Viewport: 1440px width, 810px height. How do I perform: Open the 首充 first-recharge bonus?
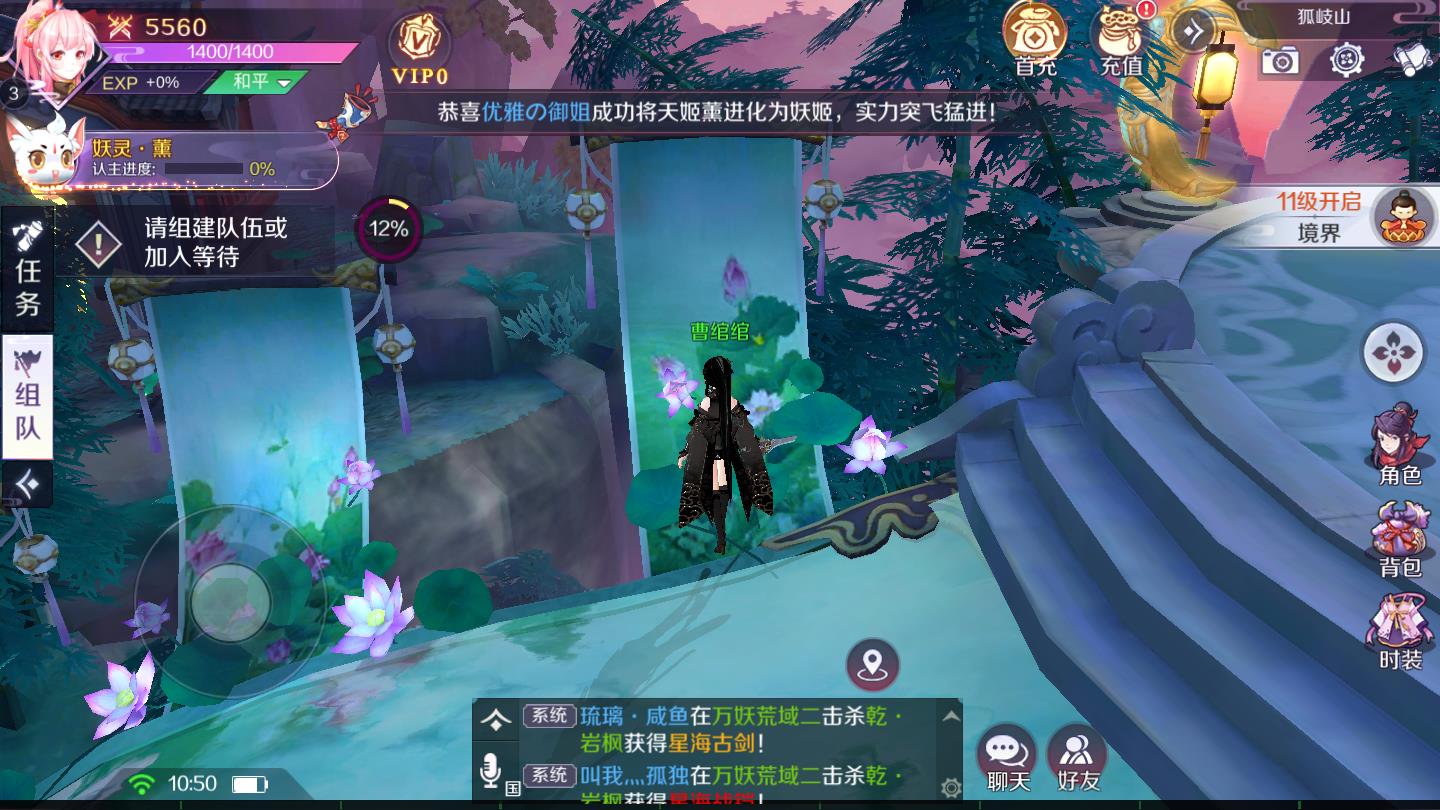[x=1035, y=38]
